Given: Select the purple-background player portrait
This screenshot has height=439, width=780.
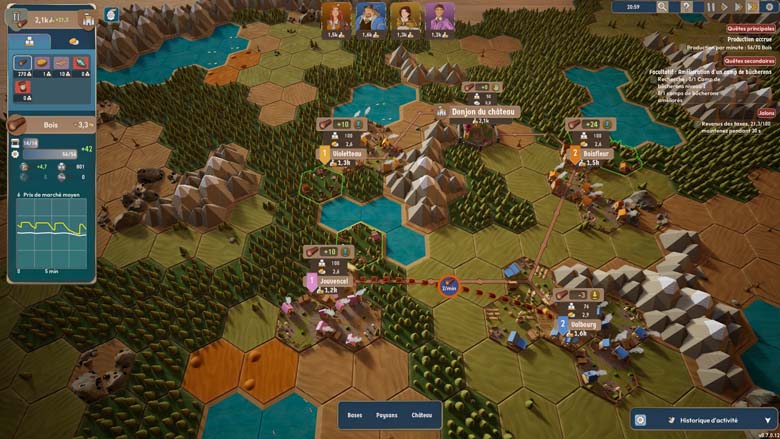Looking at the screenshot, I should (x=440, y=16).
